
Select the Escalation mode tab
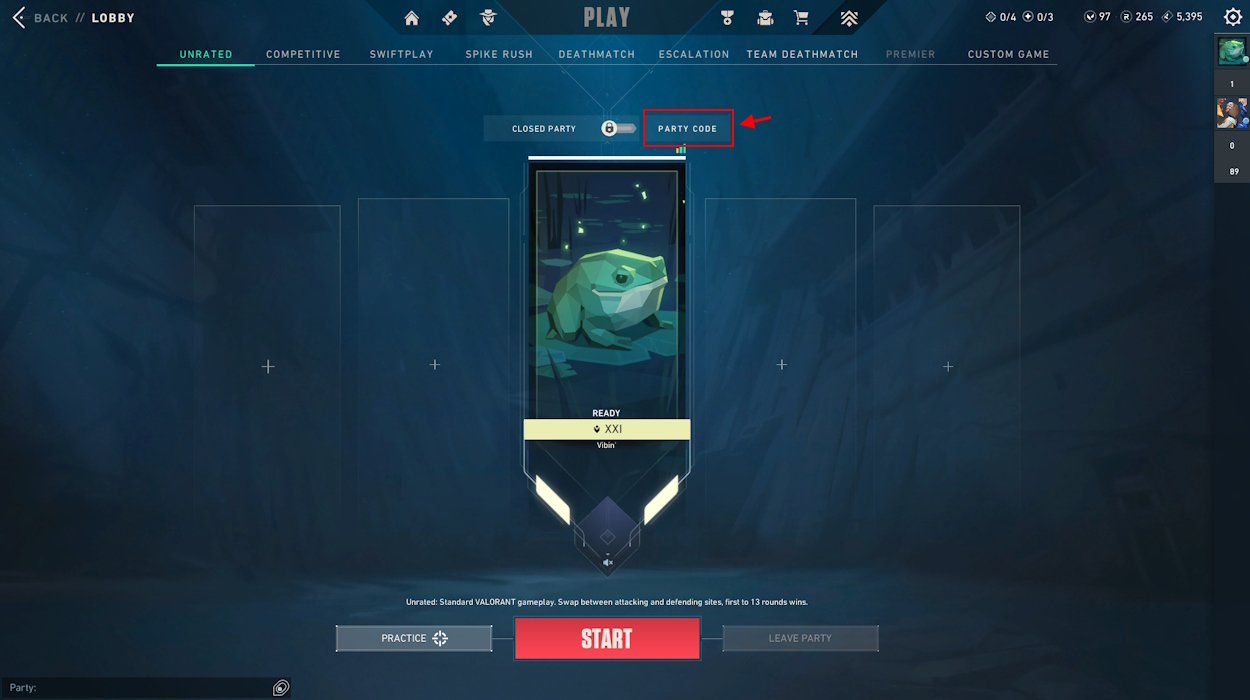coord(694,54)
